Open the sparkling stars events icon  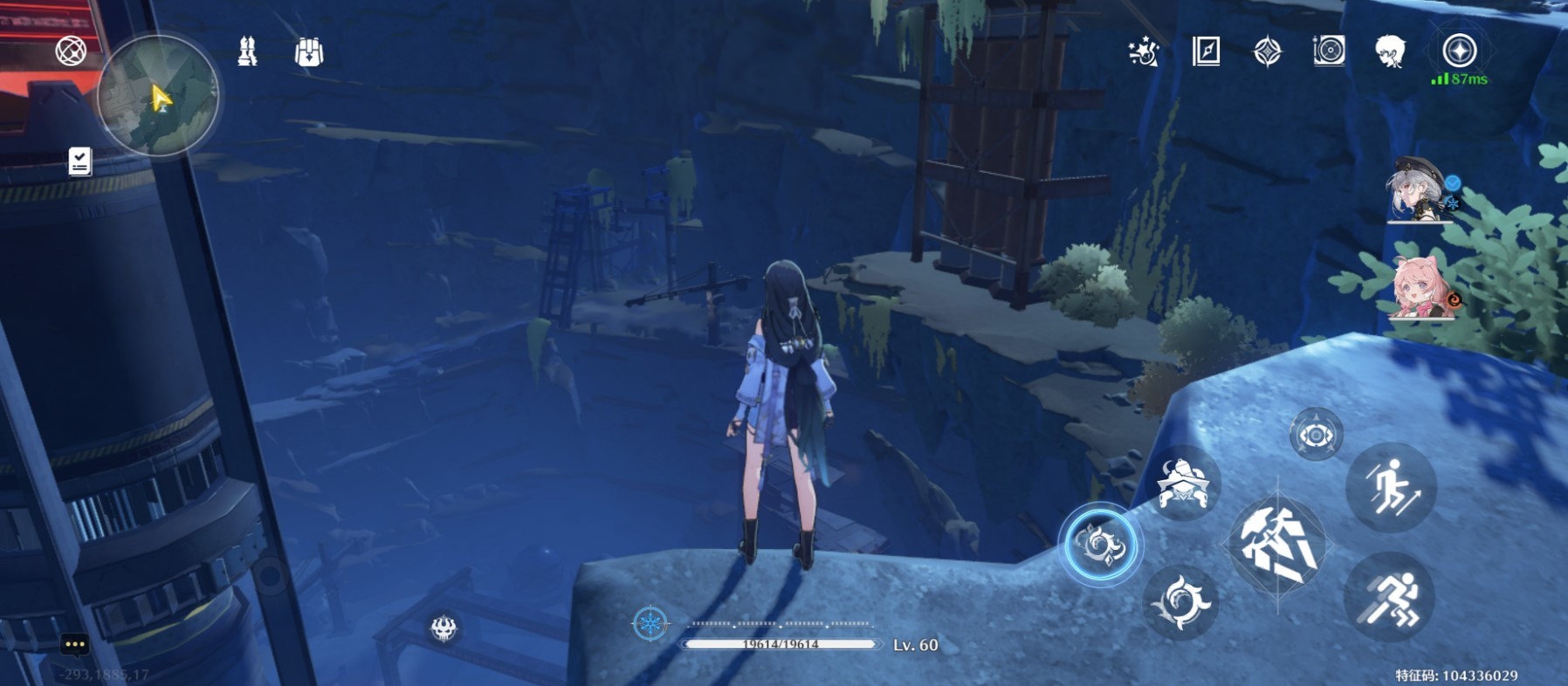tap(1144, 51)
